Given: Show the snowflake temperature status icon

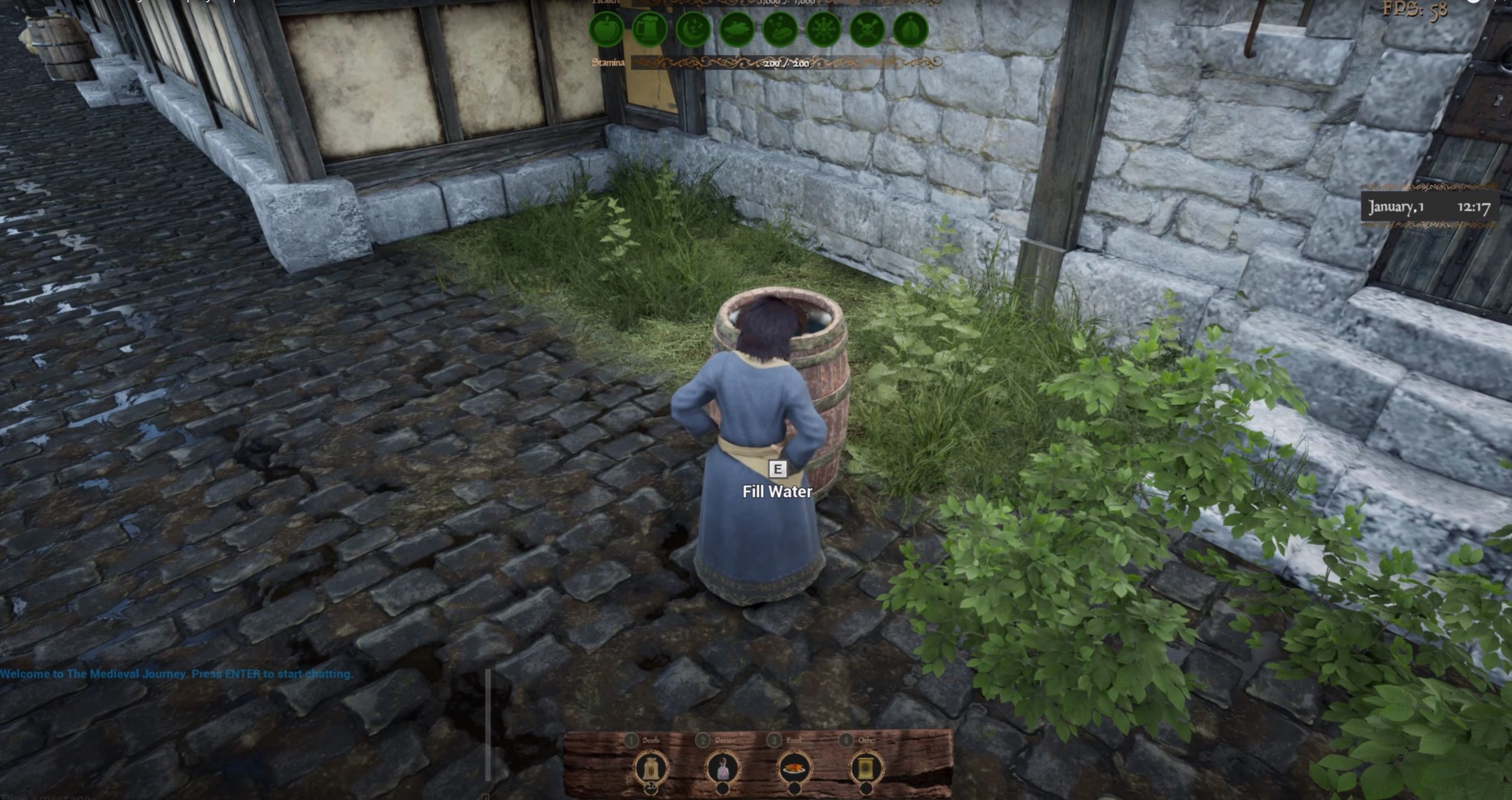Looking at the screenshot, I should coord(823,29).
